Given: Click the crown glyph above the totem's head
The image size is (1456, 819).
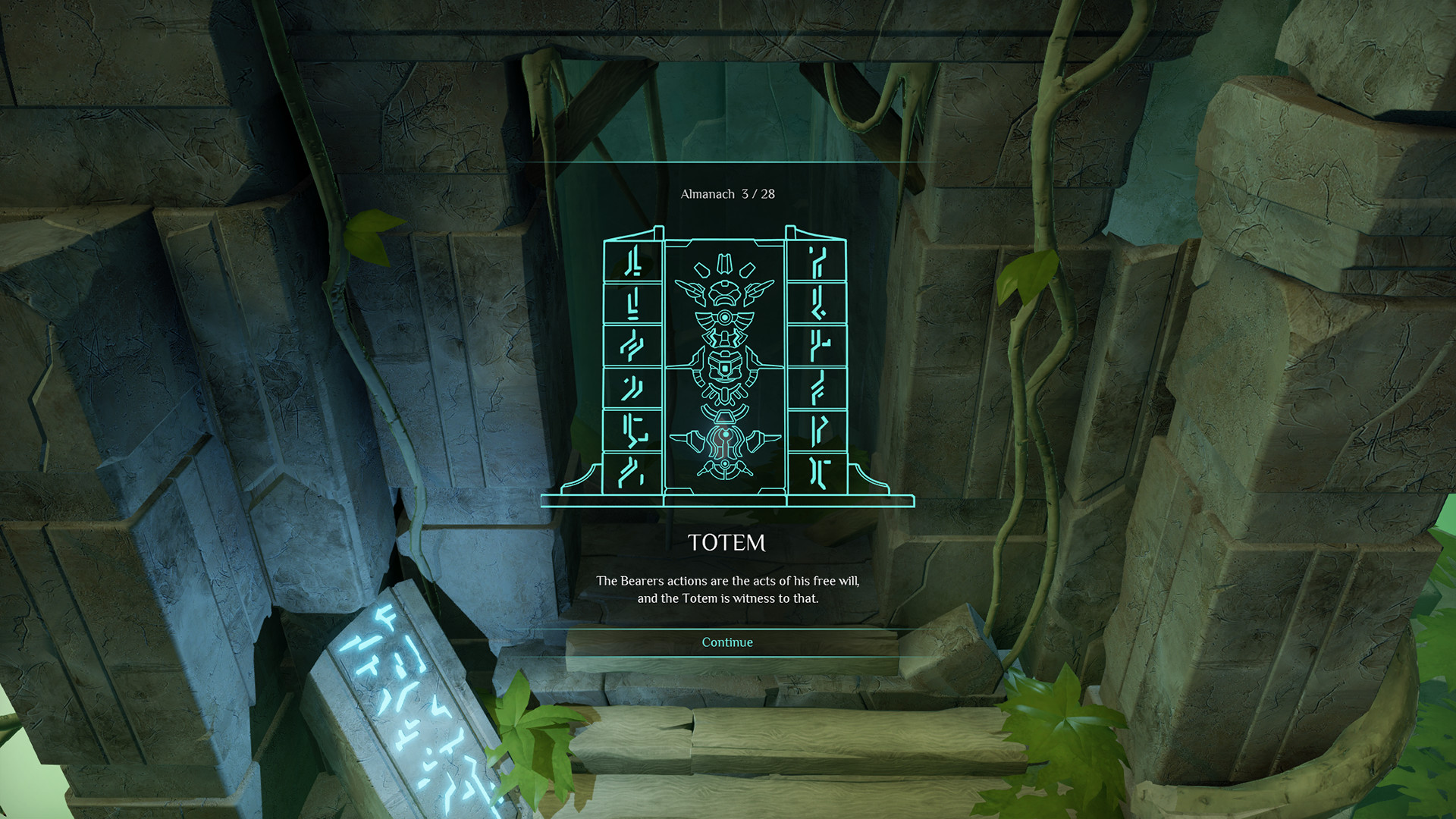Looking at the screenshot, I should point(726,263).
